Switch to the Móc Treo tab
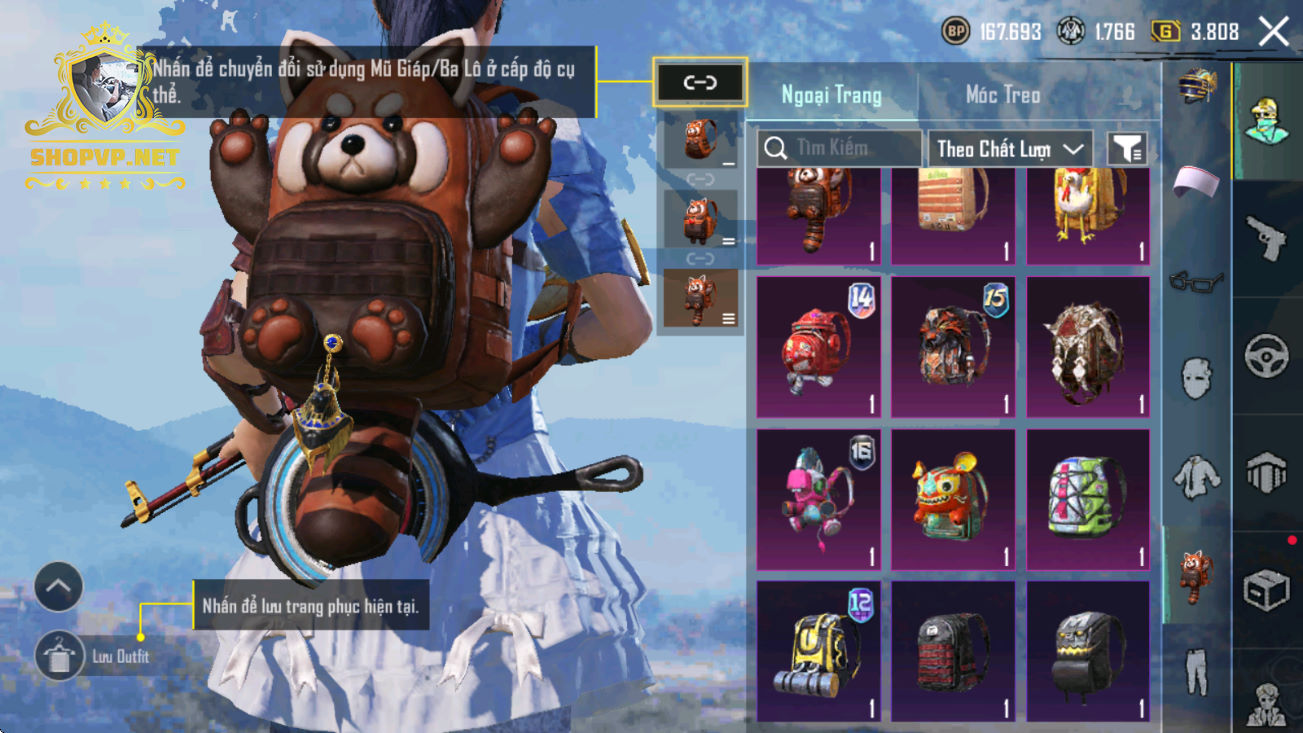 click(x=1003, y=95)
